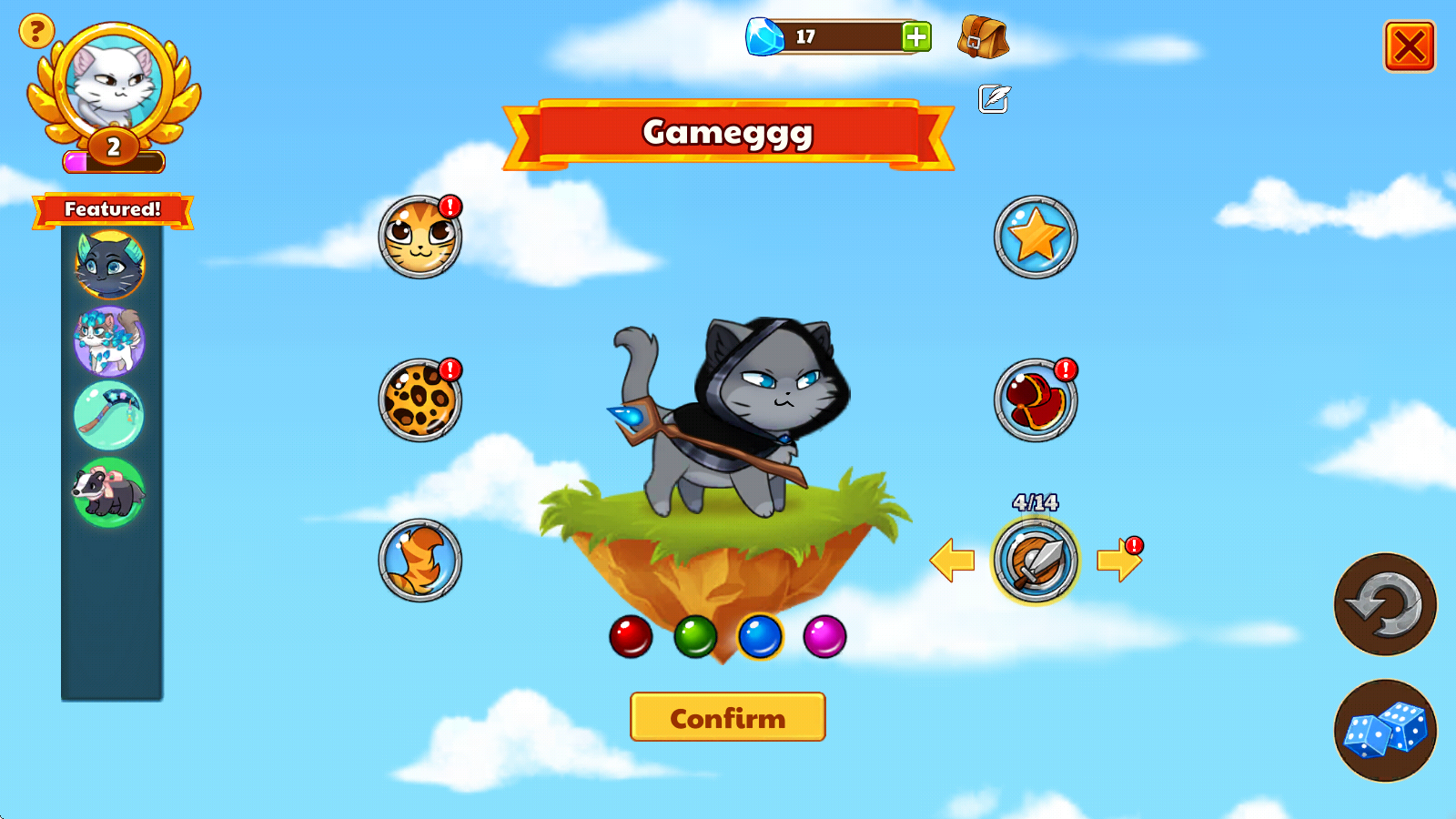This screenshot has width=1456, height=819.
Task: Close the customization screen
Action: point(1409,46)
